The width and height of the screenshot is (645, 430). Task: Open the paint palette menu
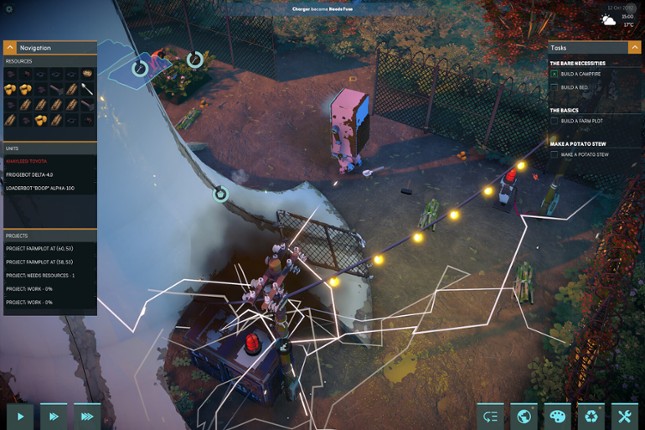(x=557, y=415)
